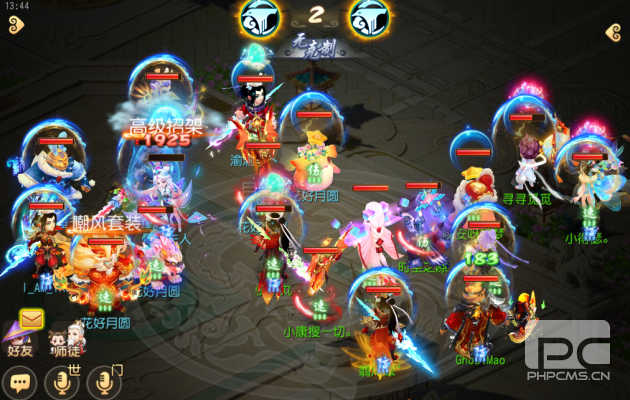This screenshot has width=630, height=400.
Task: Activate the 世 world voice microphone
Action: [60, 381]
